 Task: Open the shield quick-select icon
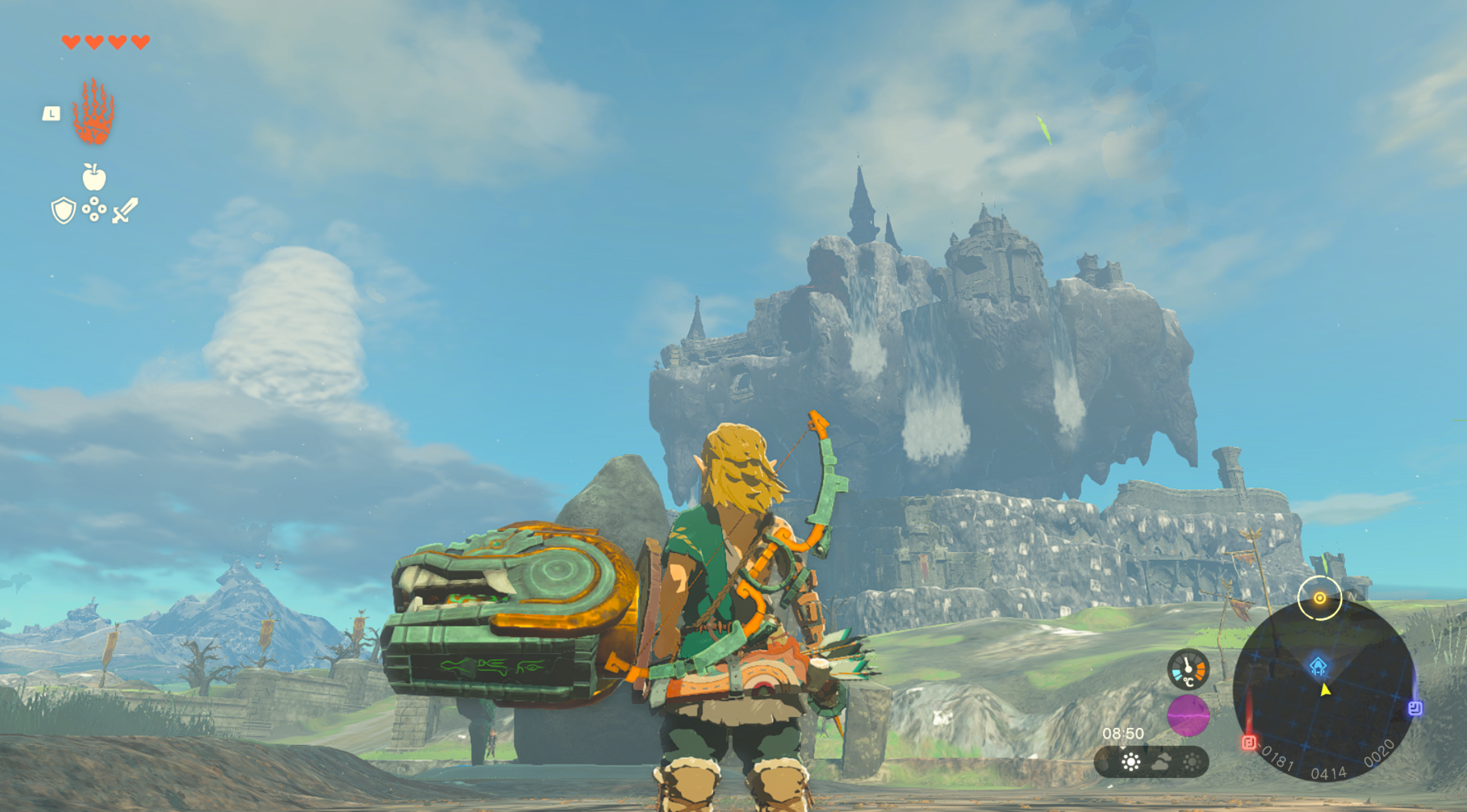(x=63, y=210)
